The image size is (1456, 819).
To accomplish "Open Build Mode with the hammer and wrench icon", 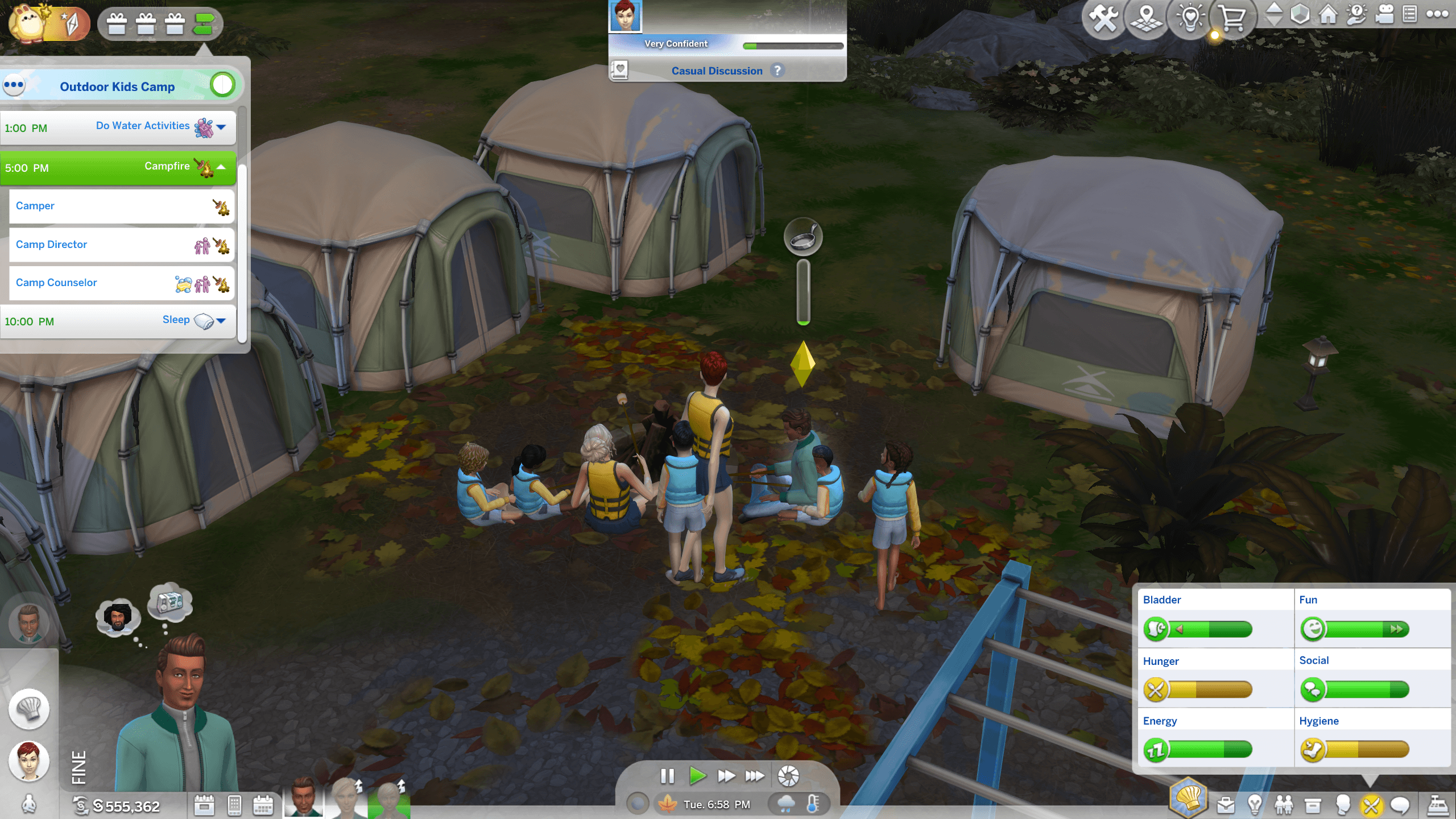I will click(1103, 18).
